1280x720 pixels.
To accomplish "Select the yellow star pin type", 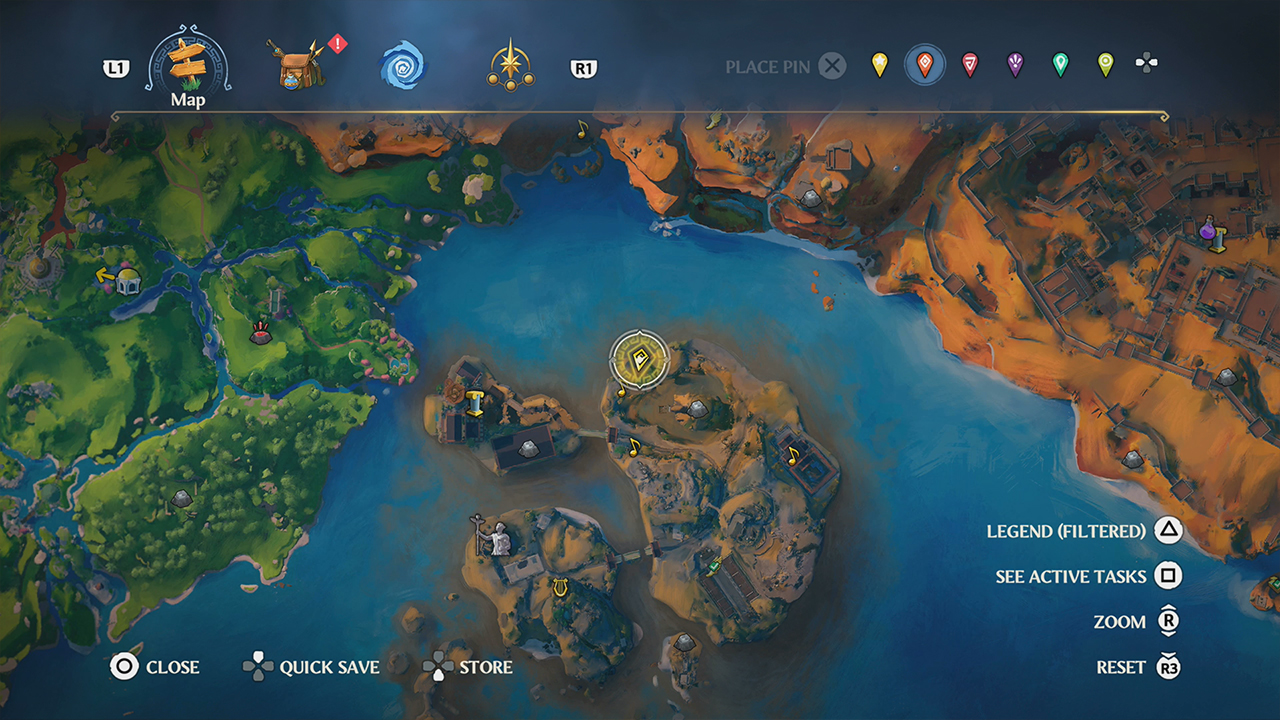I will click(x=880, y=63).
